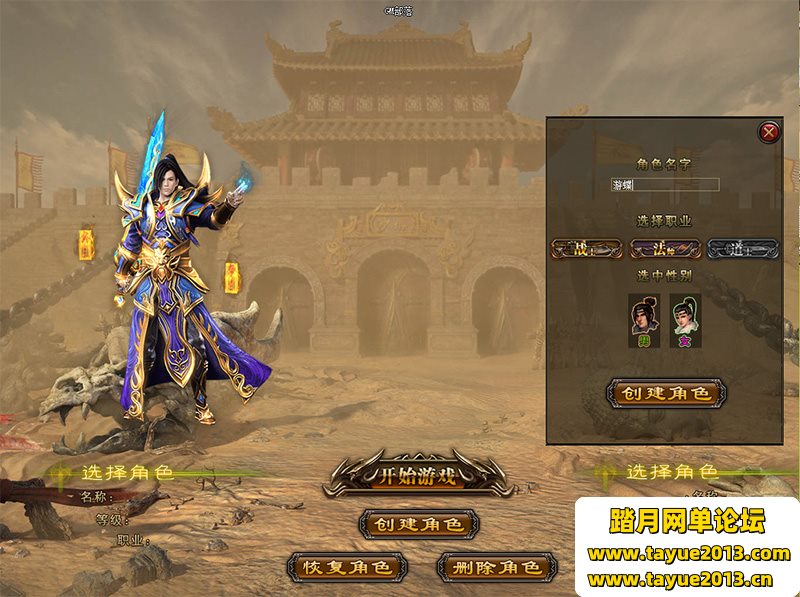This screenshot has height=597, width=800.
Task: Choose the female (女) gender portrait
Action: point(686,318)
